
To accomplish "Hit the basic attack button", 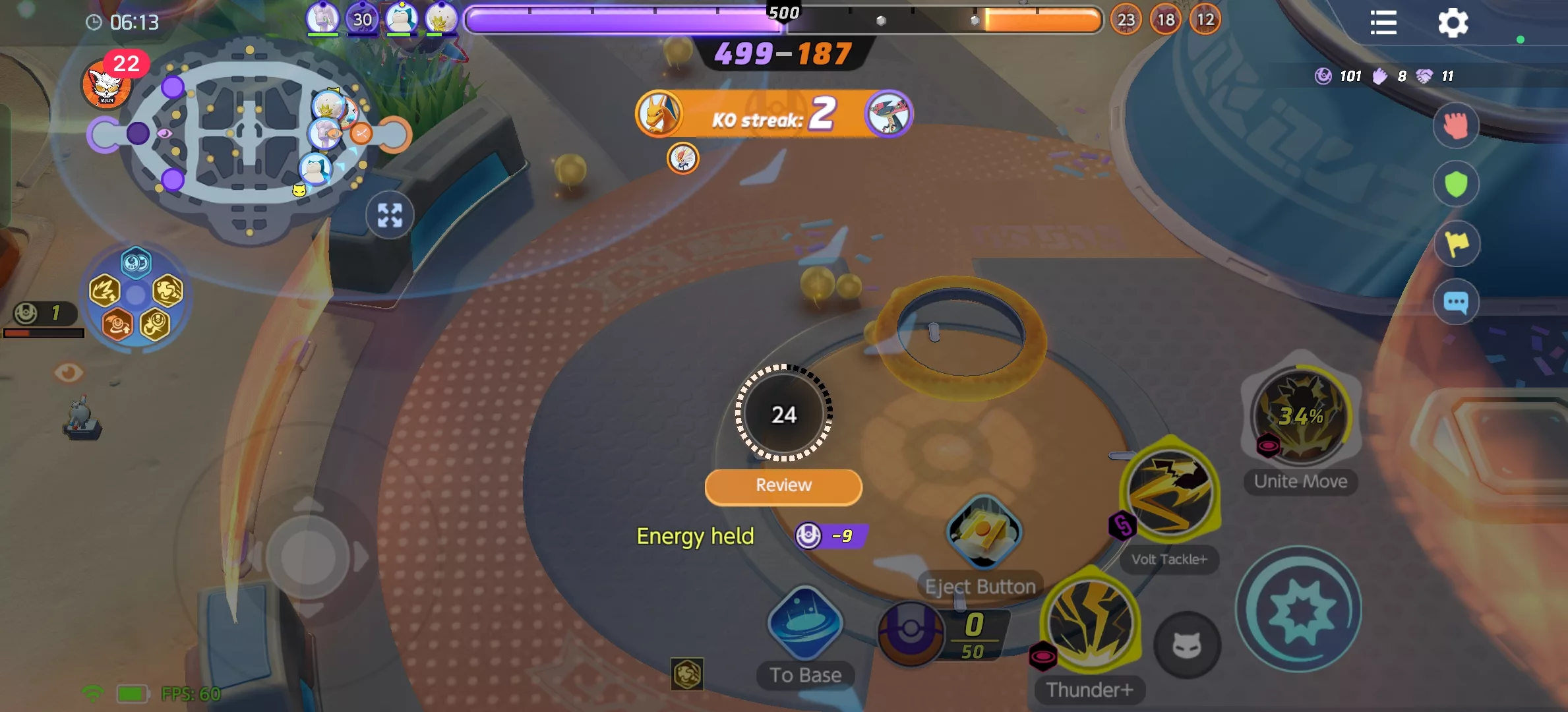I will coord(1298,610).
